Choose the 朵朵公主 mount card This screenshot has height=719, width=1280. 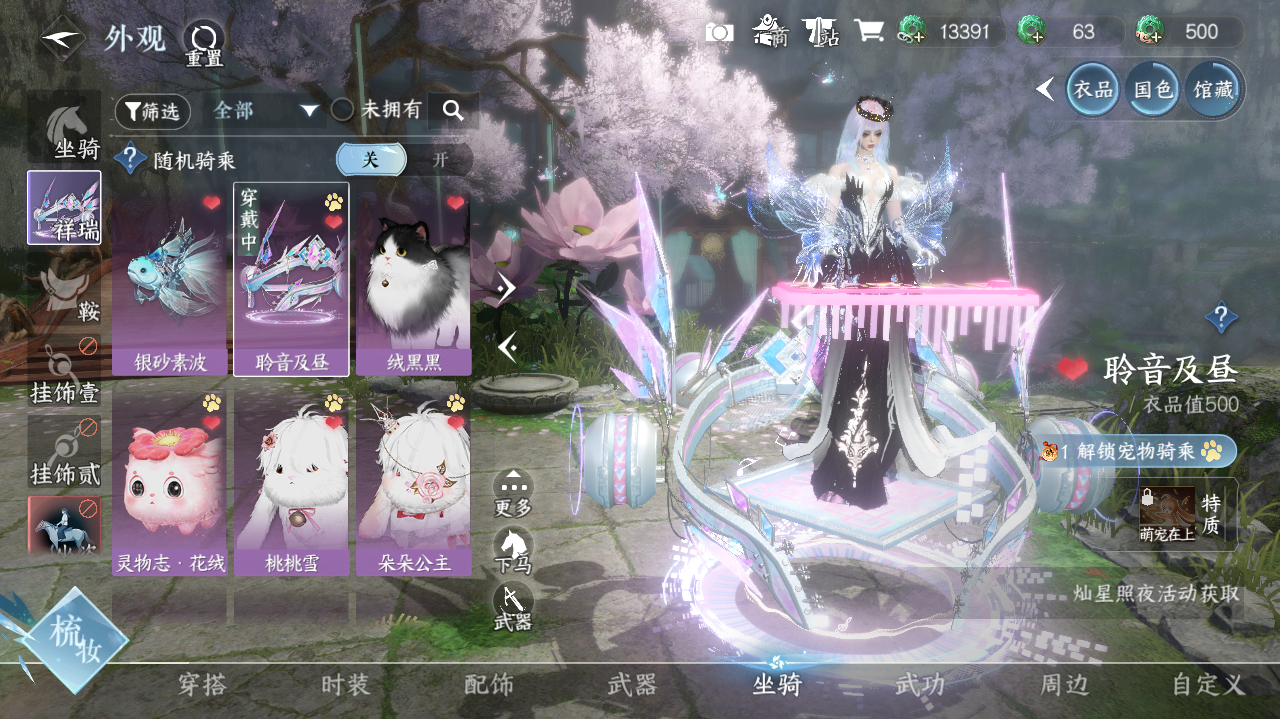click(x=413, y=483)
